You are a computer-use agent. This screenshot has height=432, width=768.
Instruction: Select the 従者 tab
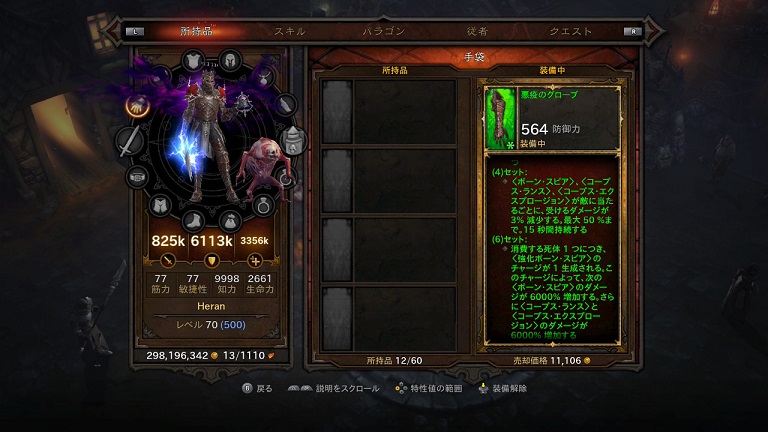point(477,31)
